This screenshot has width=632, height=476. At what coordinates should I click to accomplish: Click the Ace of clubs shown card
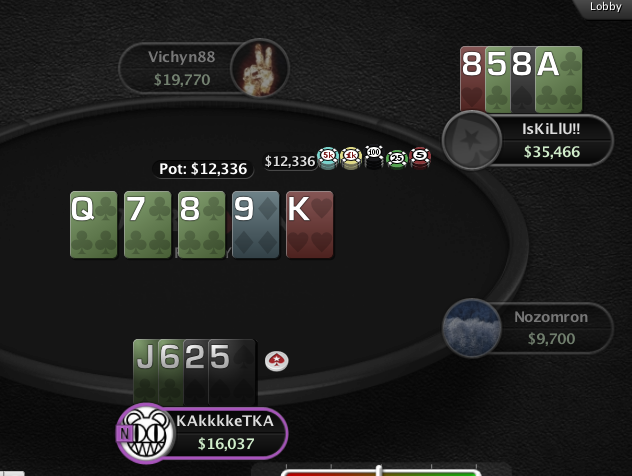[559, 78]
